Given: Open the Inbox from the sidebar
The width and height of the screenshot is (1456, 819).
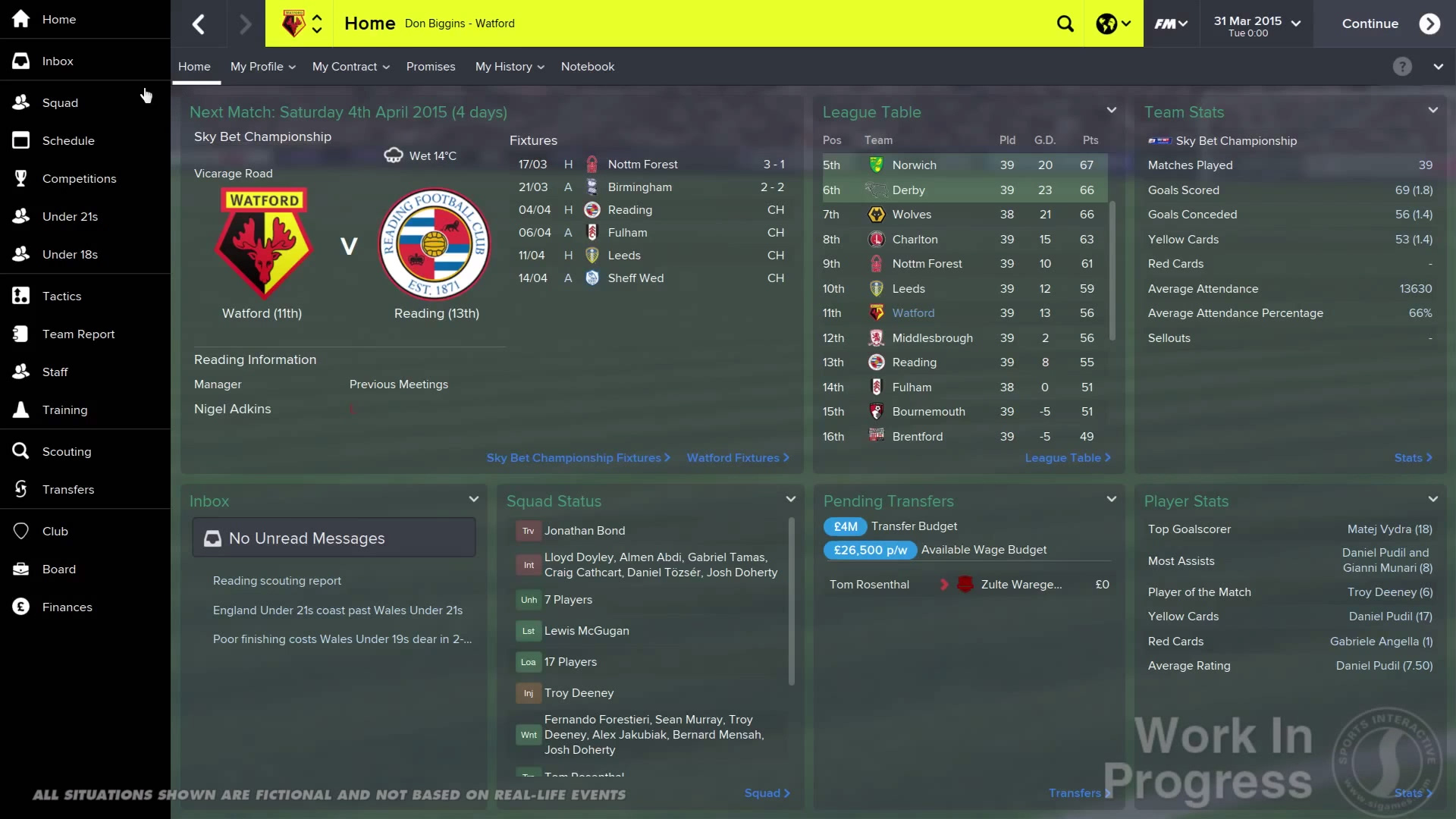Looking at the screenshot, I should click(x=58, y=61).
